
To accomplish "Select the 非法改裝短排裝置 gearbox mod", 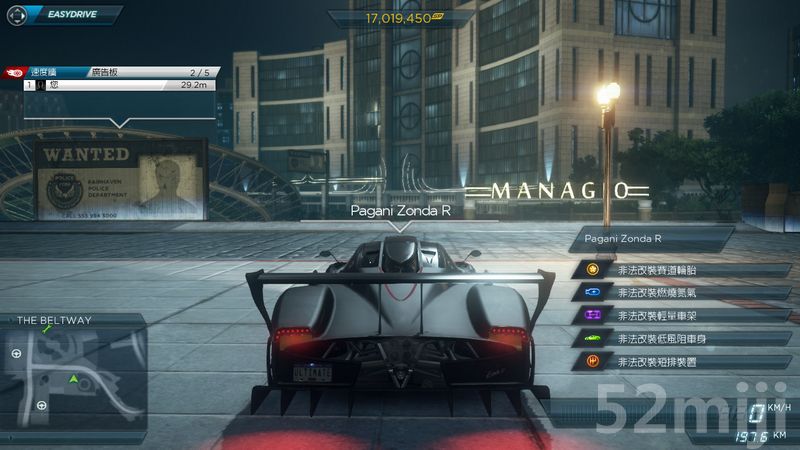I will click(654, 361).
